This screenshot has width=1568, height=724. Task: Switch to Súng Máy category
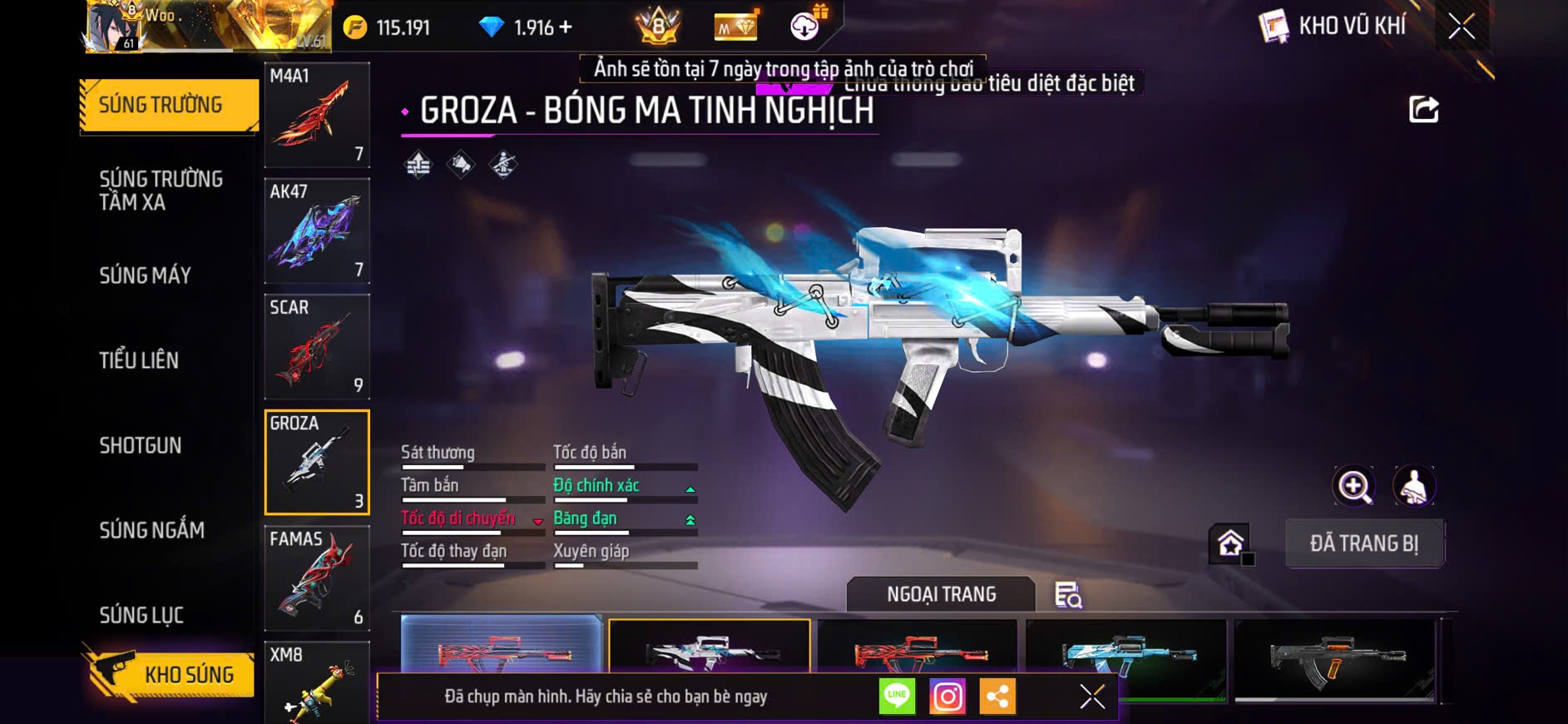[x=146, y=275]
